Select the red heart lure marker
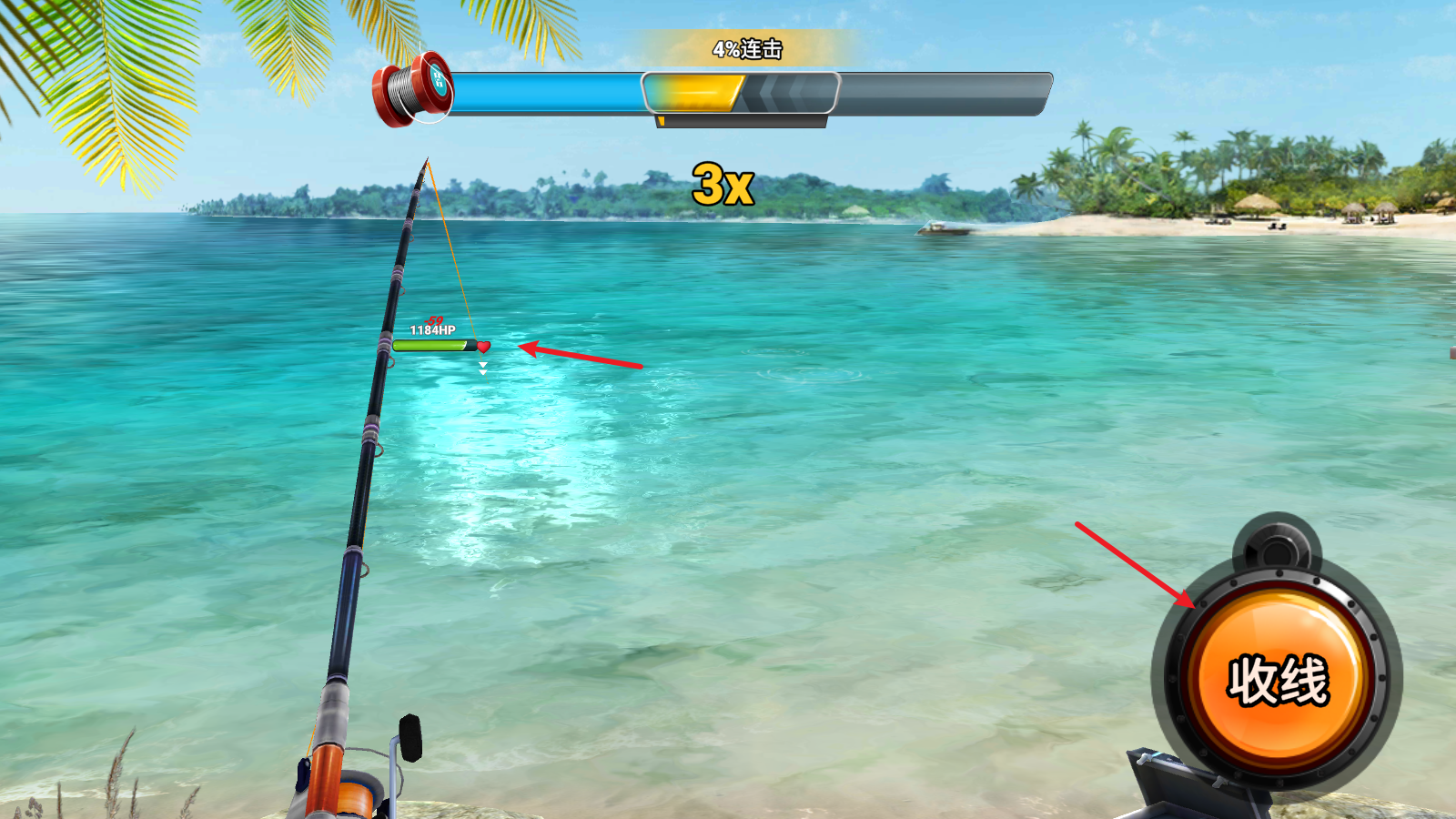Viewport: 1456px width, 819px height. click(x=485, y=346)
